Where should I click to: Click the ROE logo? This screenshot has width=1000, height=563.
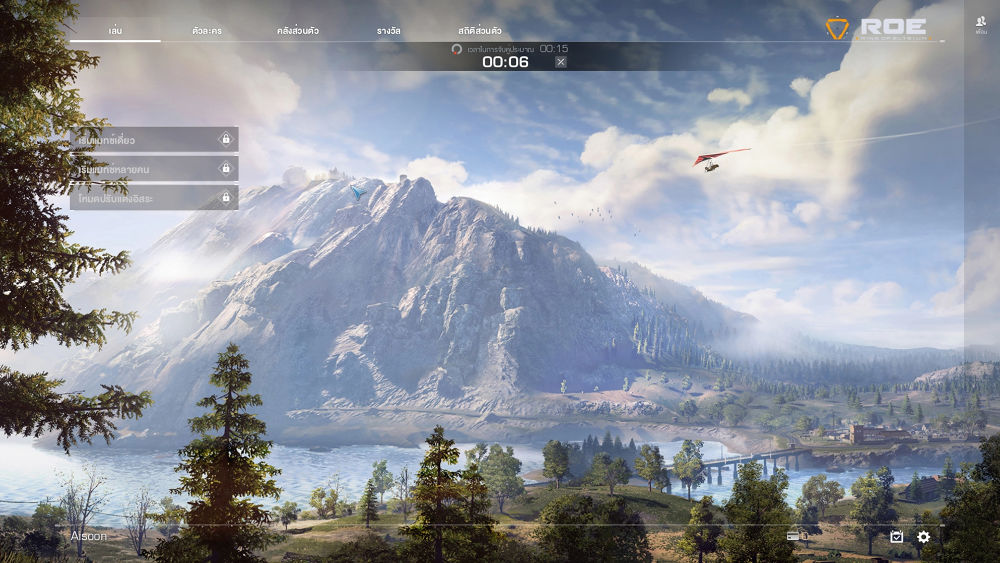click(x=878, y=28)
